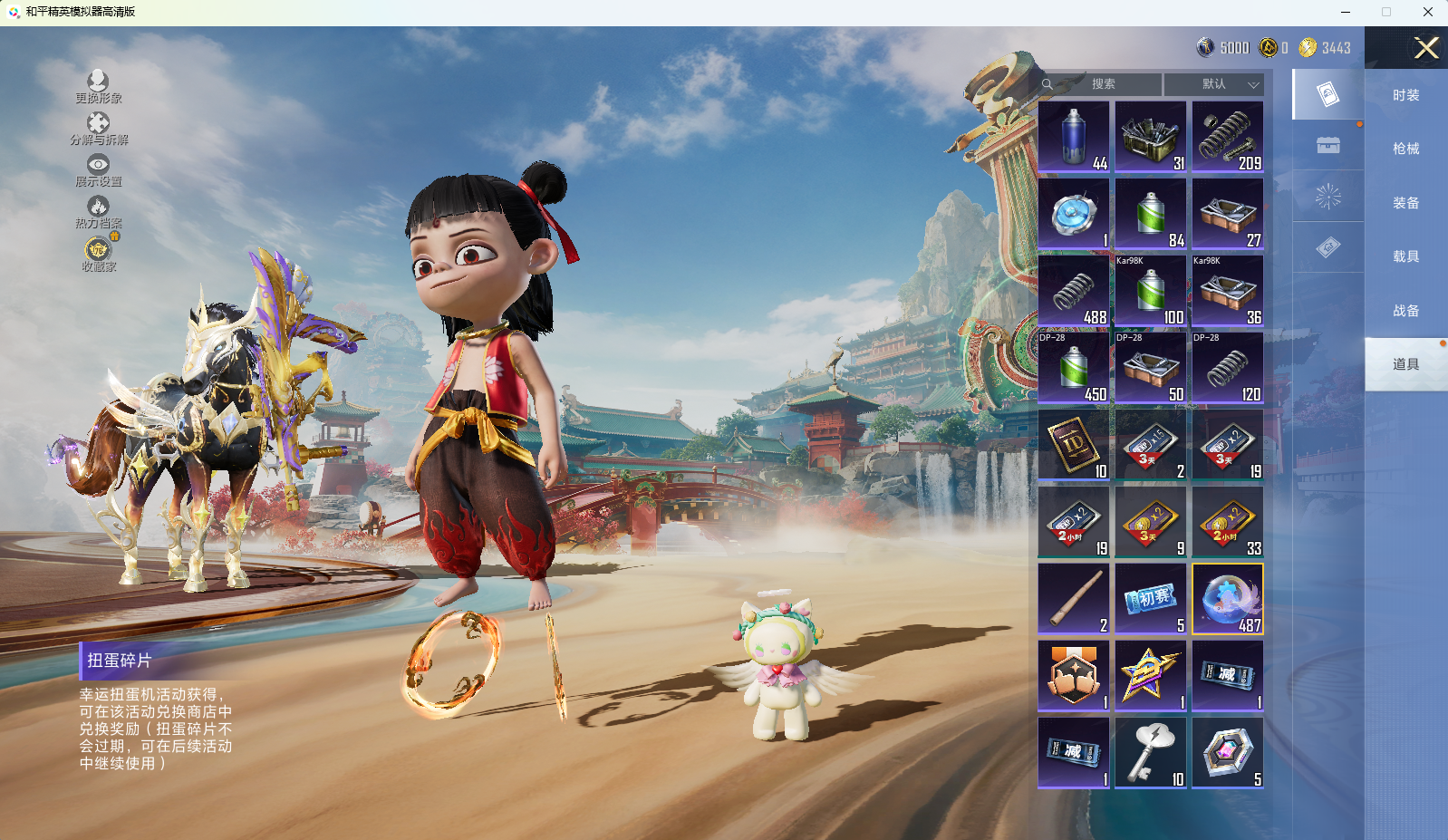Click the 搜索 search field
This screenshot has width=1448, height=840.
coord(1102,84)
